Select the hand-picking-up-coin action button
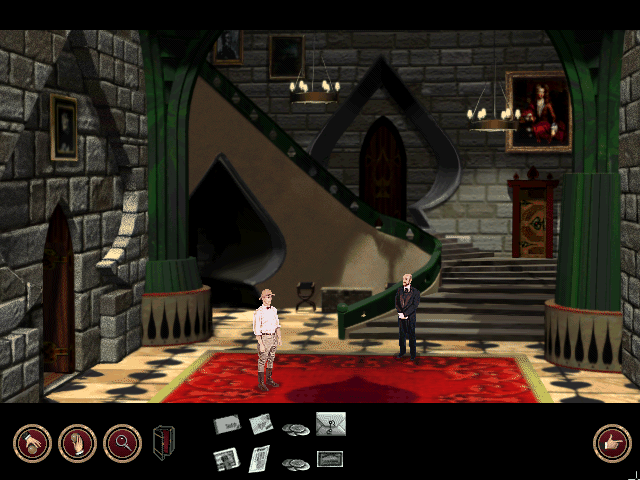This screenshot has height=480, width=640. (32, 443)
